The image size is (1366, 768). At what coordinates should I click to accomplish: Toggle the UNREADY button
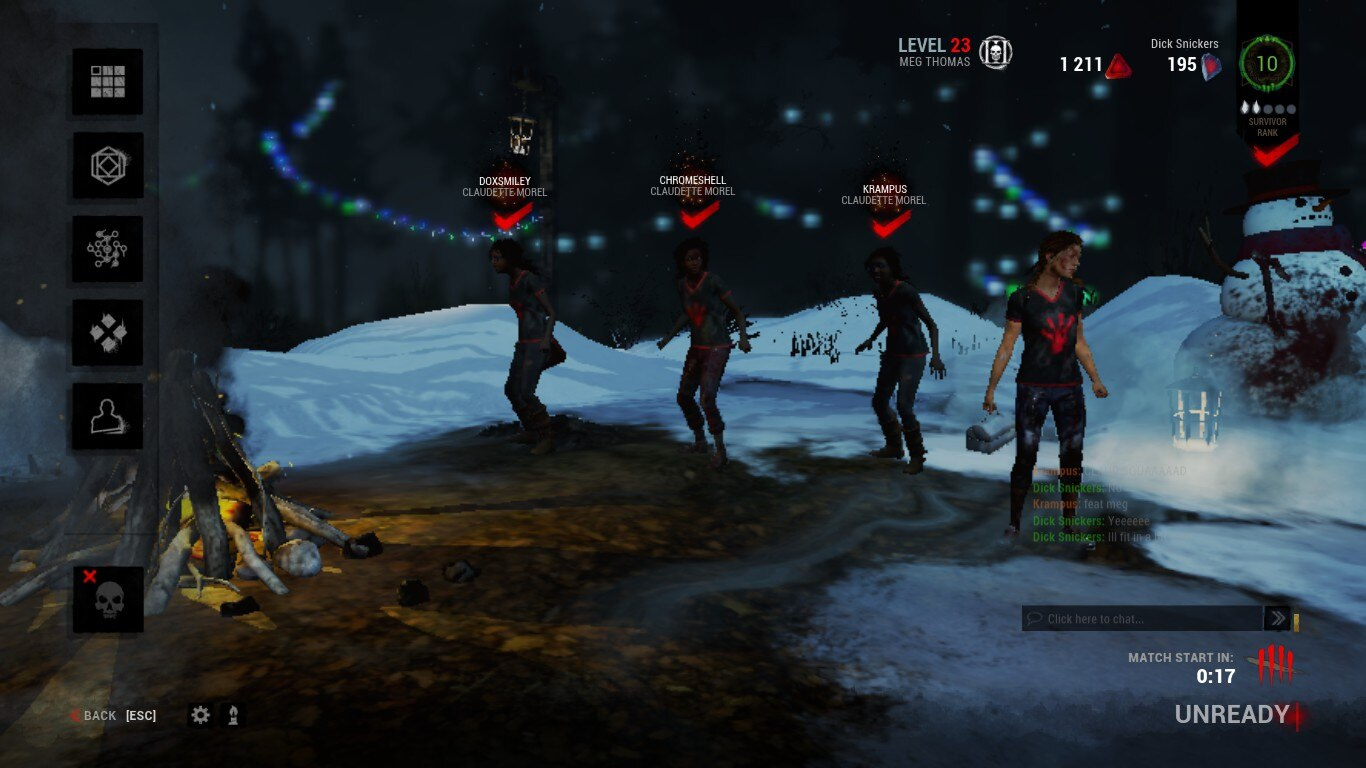tap(1232, 714)
